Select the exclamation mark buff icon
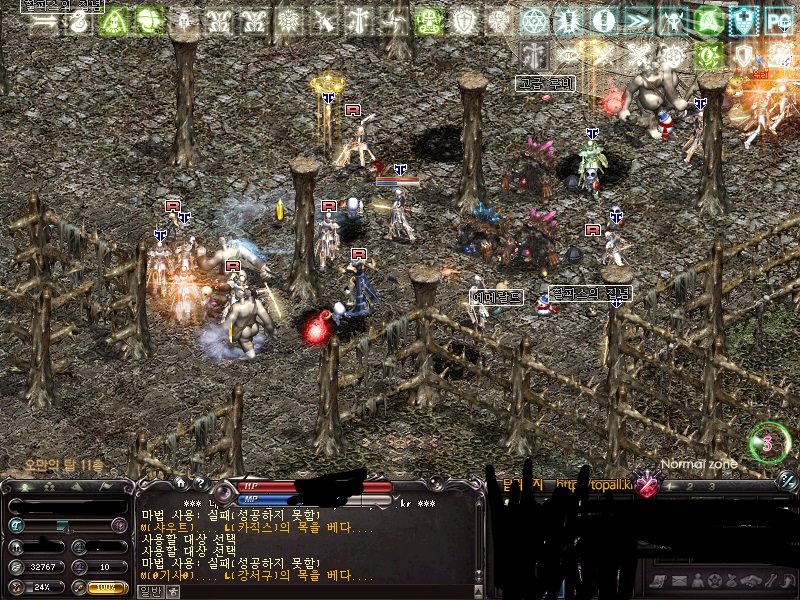 coord(603,20)
